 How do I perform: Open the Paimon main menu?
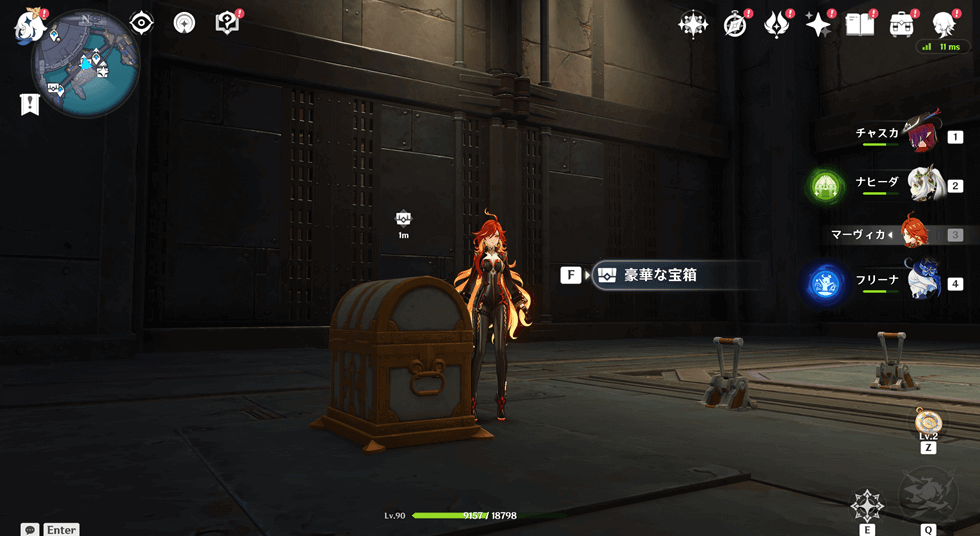tap(30, 24)
